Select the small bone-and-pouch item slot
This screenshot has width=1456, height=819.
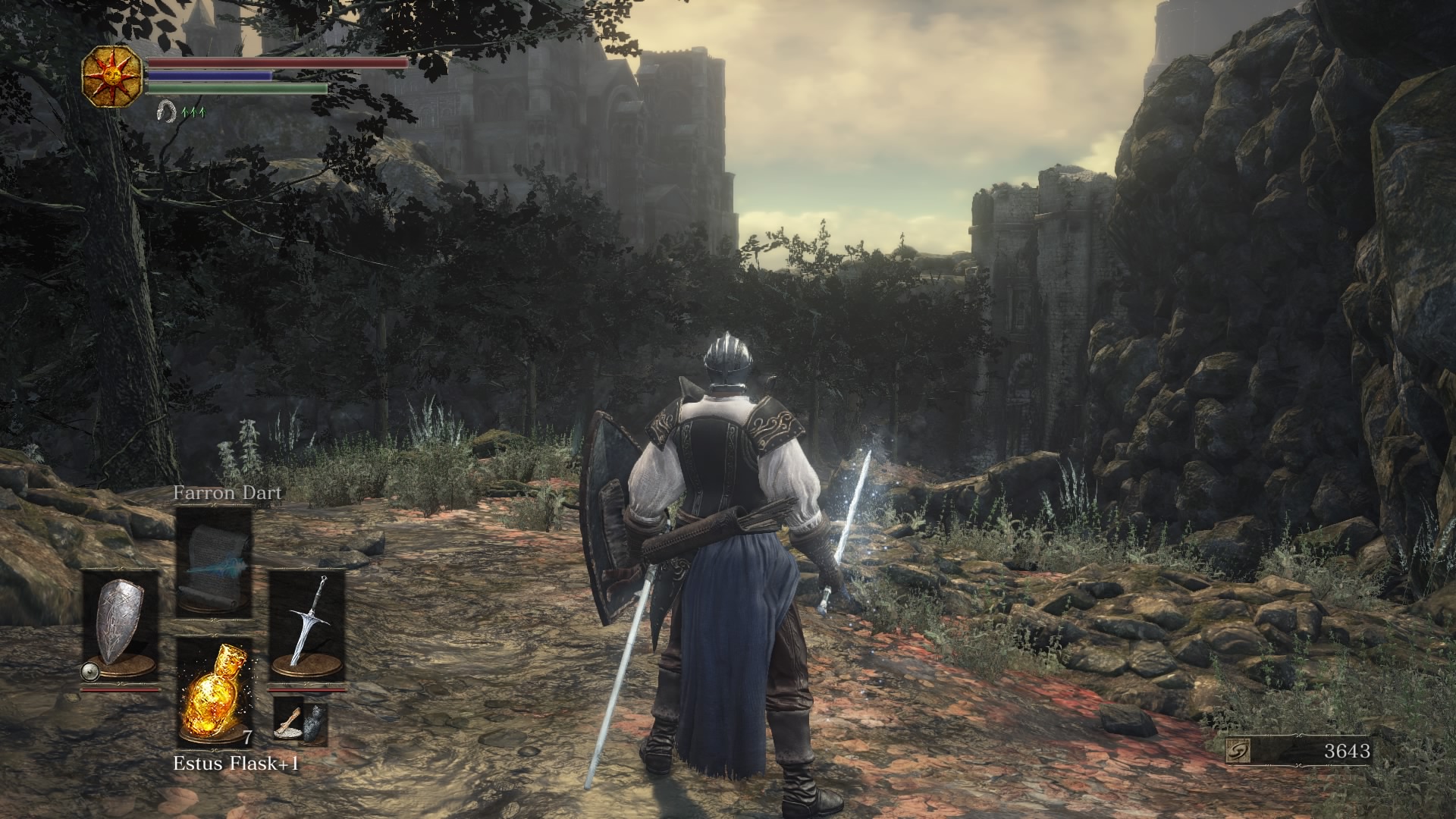tap(300, 720)
